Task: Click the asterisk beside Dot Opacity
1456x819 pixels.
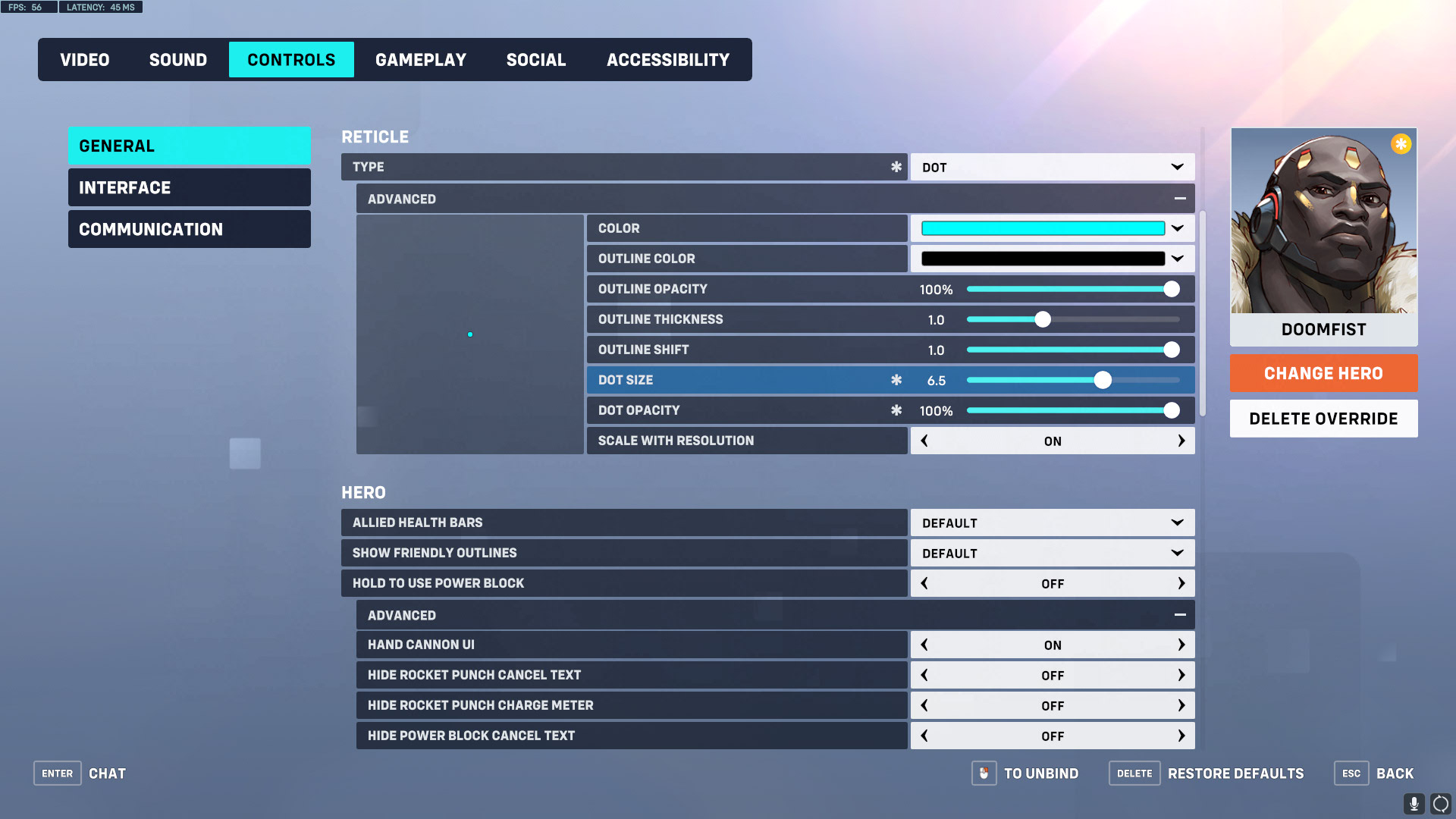Action: coord(897,410)
